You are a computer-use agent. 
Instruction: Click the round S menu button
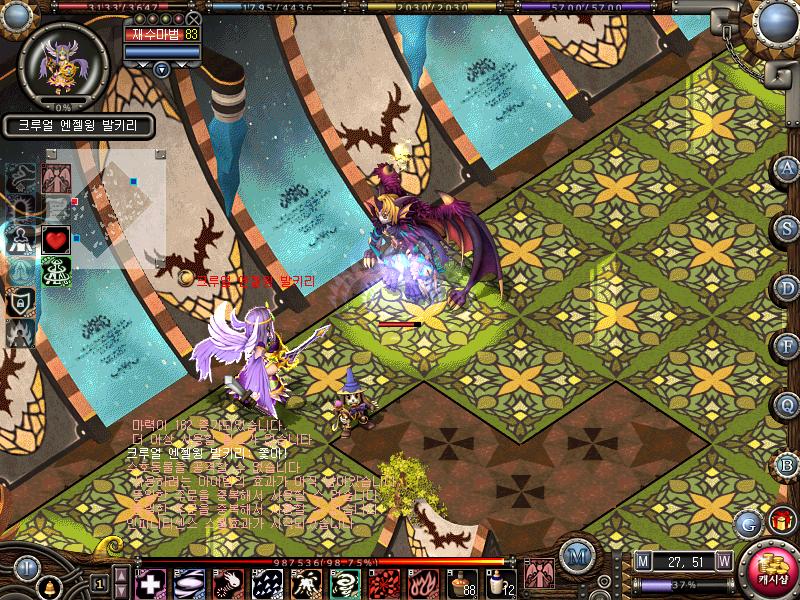point(787,226)
